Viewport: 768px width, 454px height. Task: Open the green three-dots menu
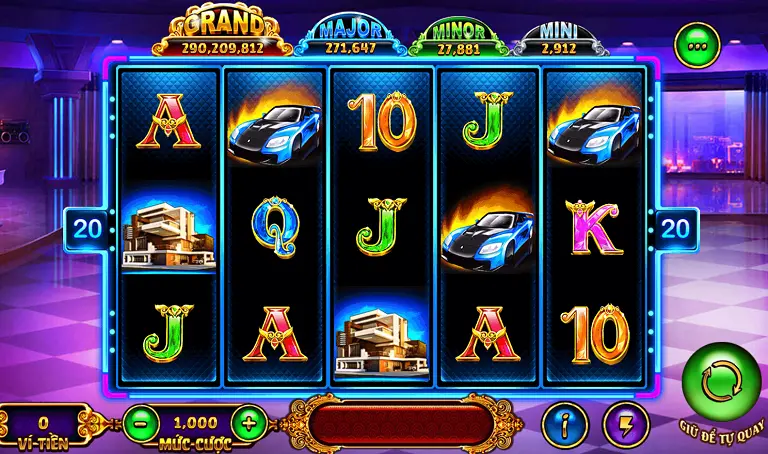(x=696, y=45)
